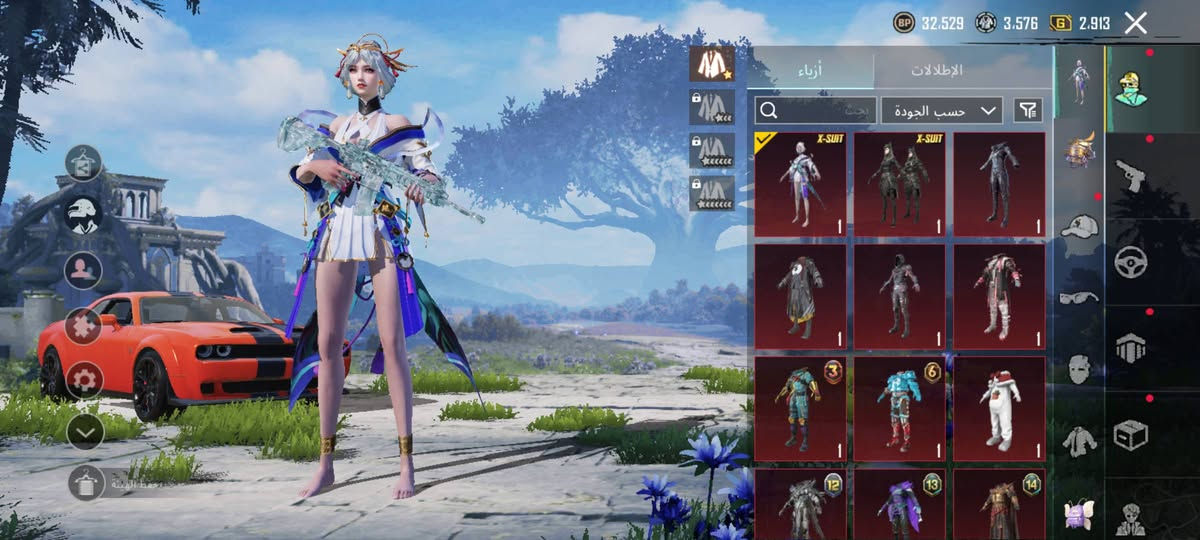Choose the teal-orange outfit with badge 3
1200x540 pixels.
[x=800, y=408]
